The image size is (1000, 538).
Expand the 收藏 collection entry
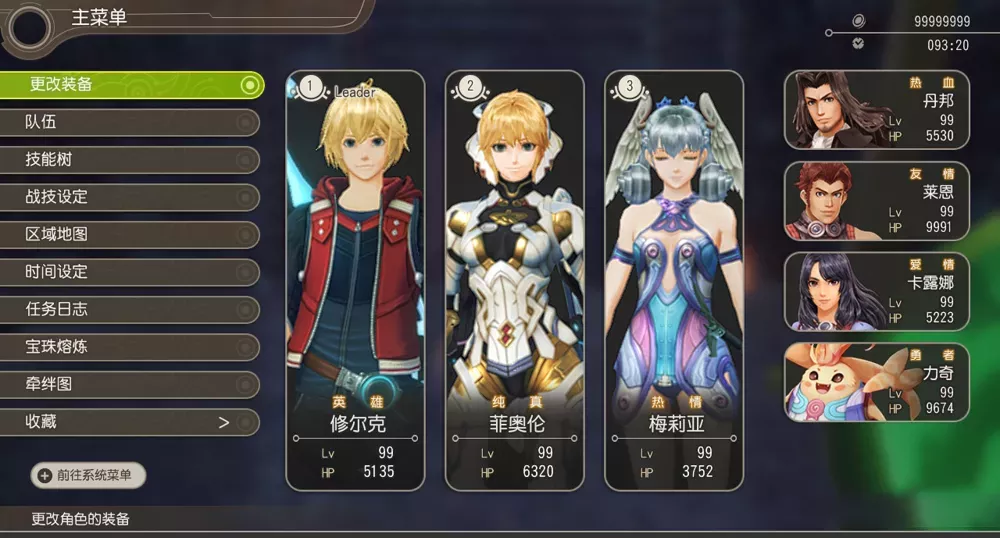130,422
